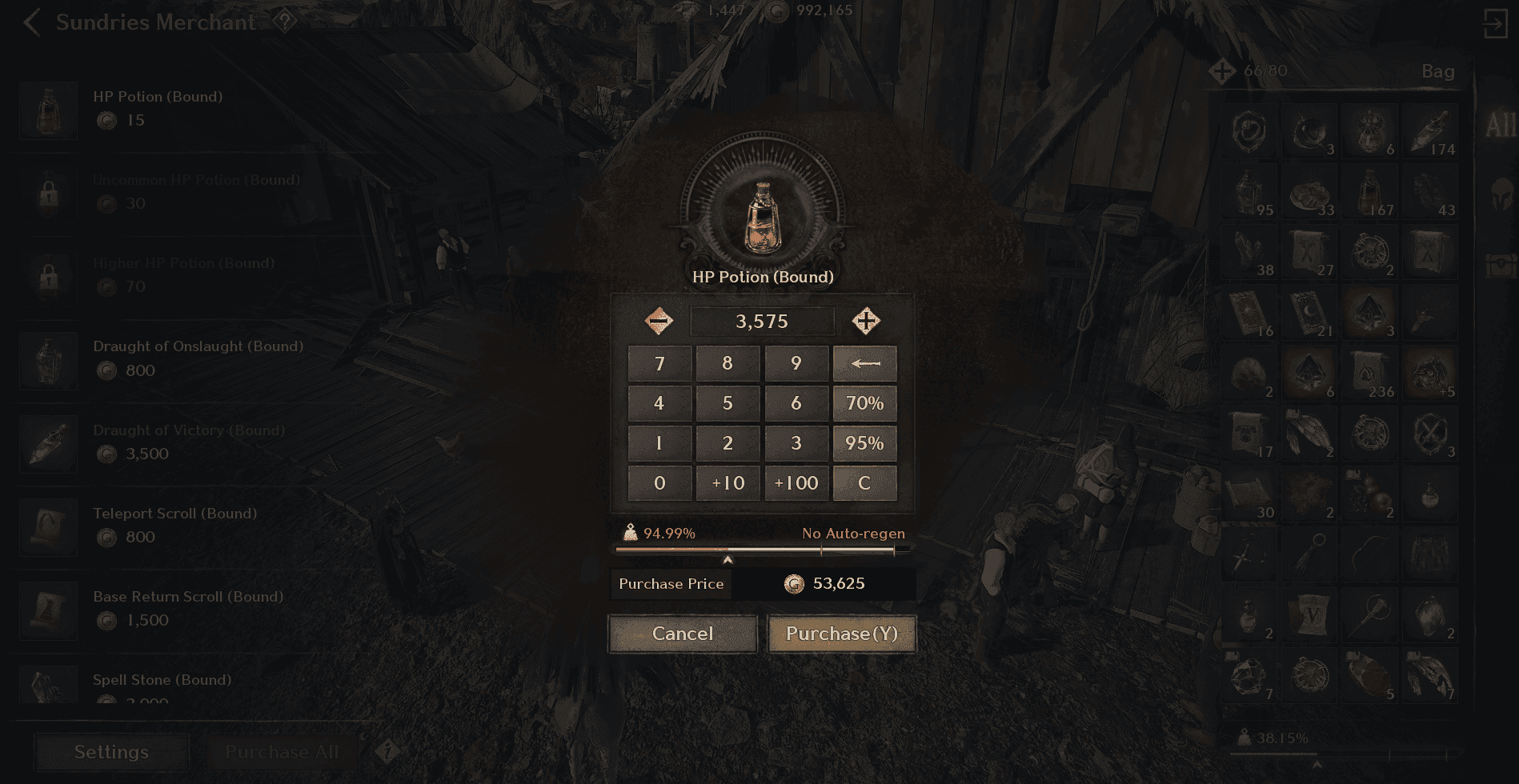Cancel the HP Potion purchase
This screenshot has height=784, width=1519.
[681, 633]
